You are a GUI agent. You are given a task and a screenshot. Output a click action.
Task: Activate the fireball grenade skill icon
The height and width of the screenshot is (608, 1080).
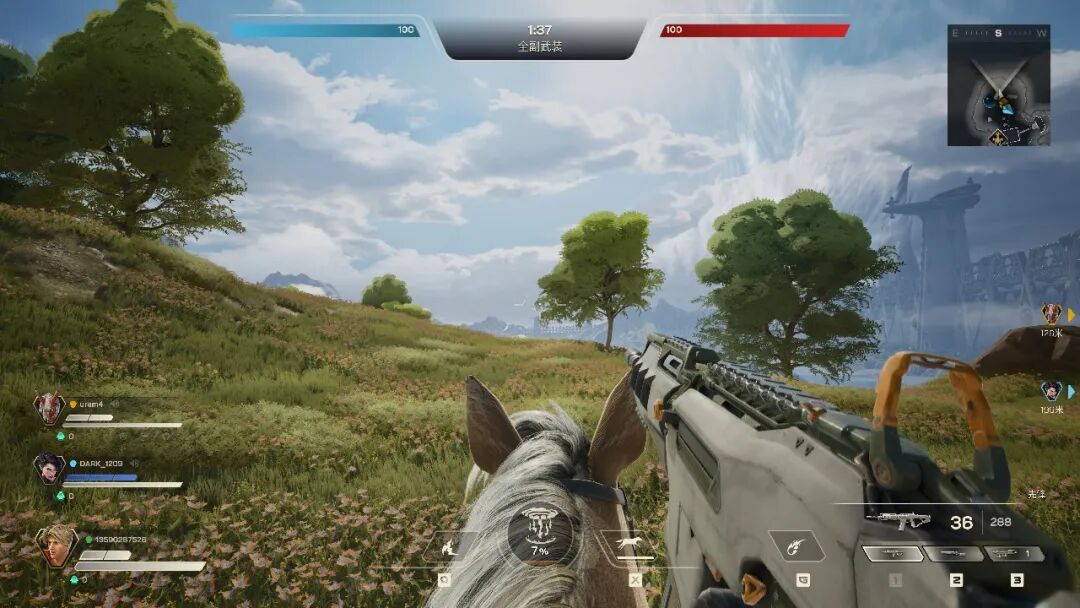(796, 546)
